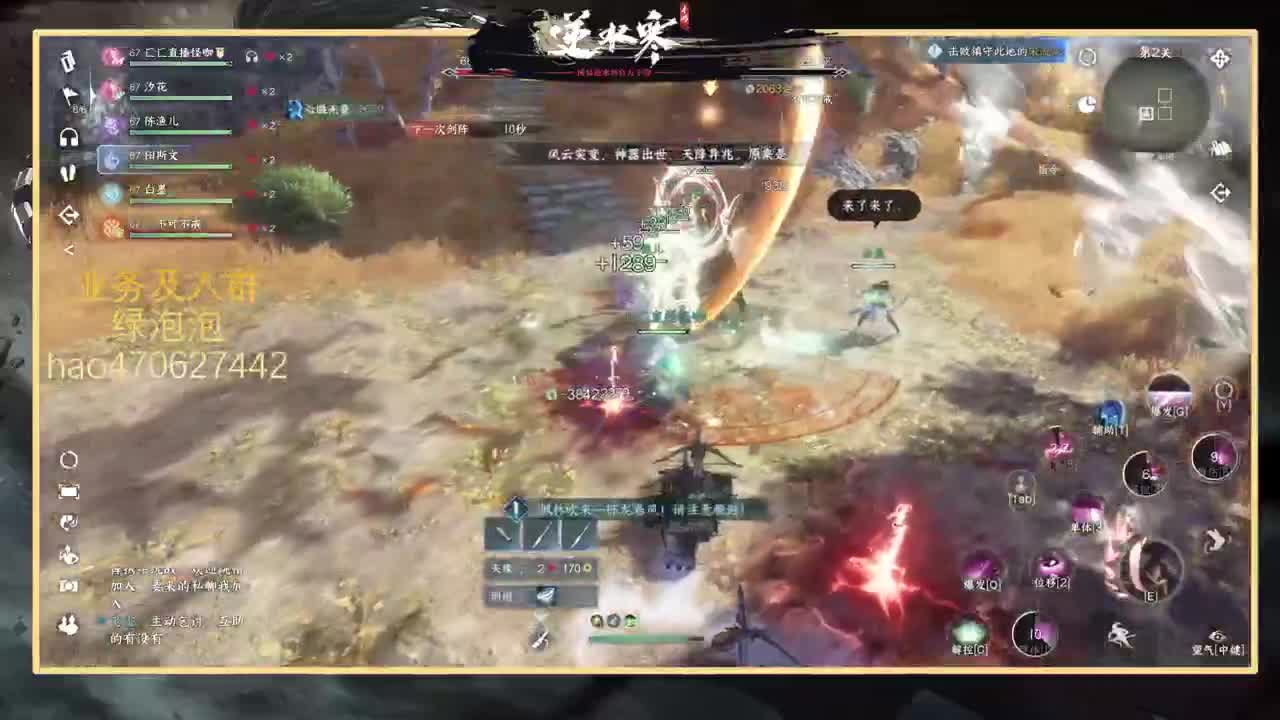1280x720 pixels.
Task: Select the 爆发[G] burst skill icon
Action: [x=1171, y=394]
